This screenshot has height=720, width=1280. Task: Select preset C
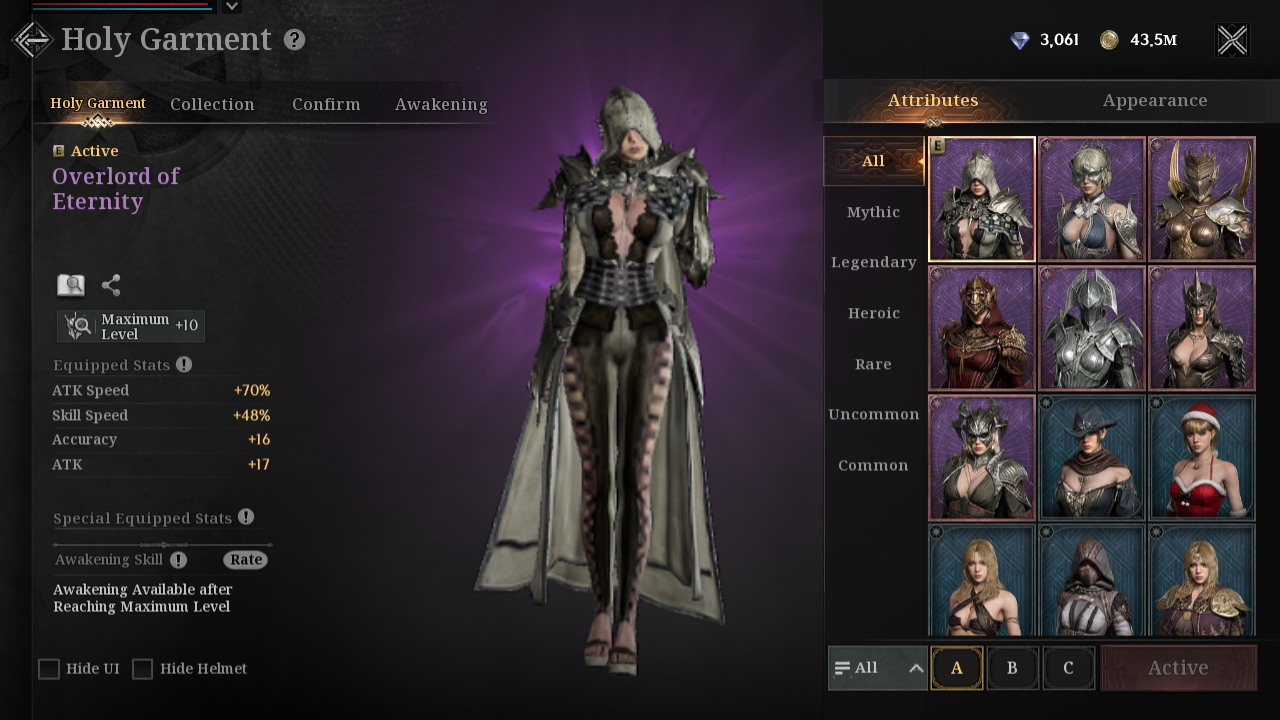(x=1068, y=668)
